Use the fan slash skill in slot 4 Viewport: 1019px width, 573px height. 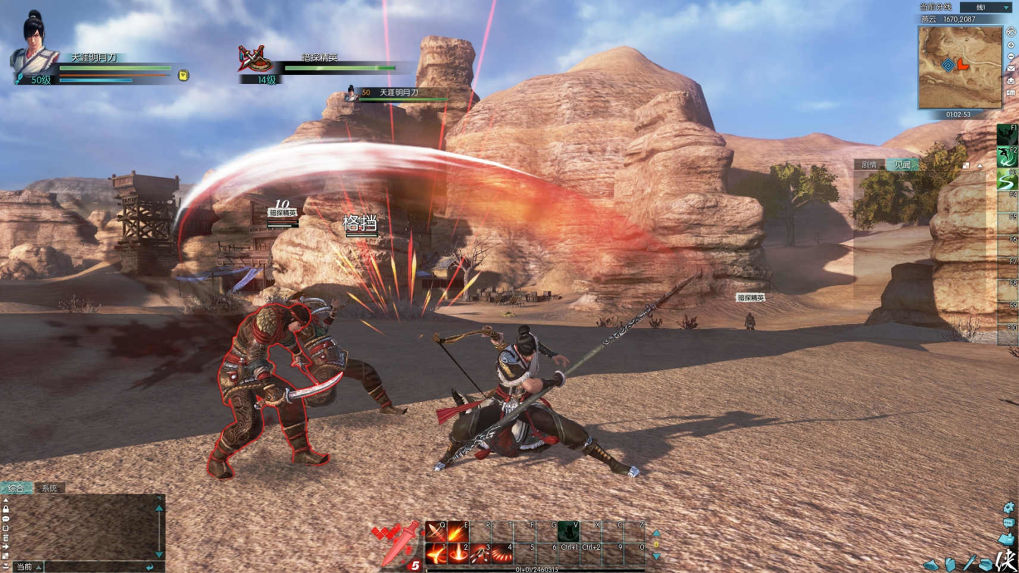tap(501, 553)
